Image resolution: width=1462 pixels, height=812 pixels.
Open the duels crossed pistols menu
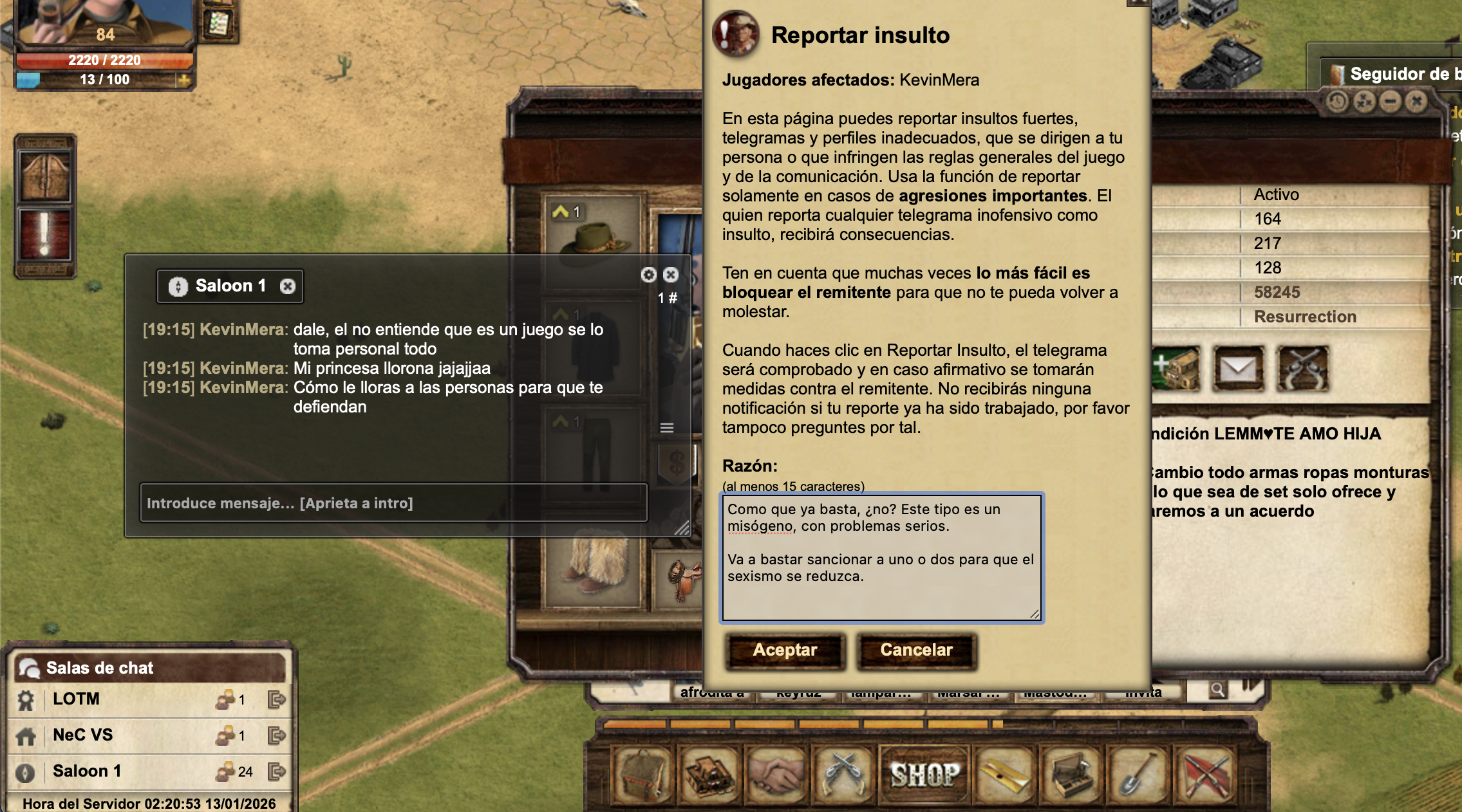pyautogui.click(x=843, y=774)
